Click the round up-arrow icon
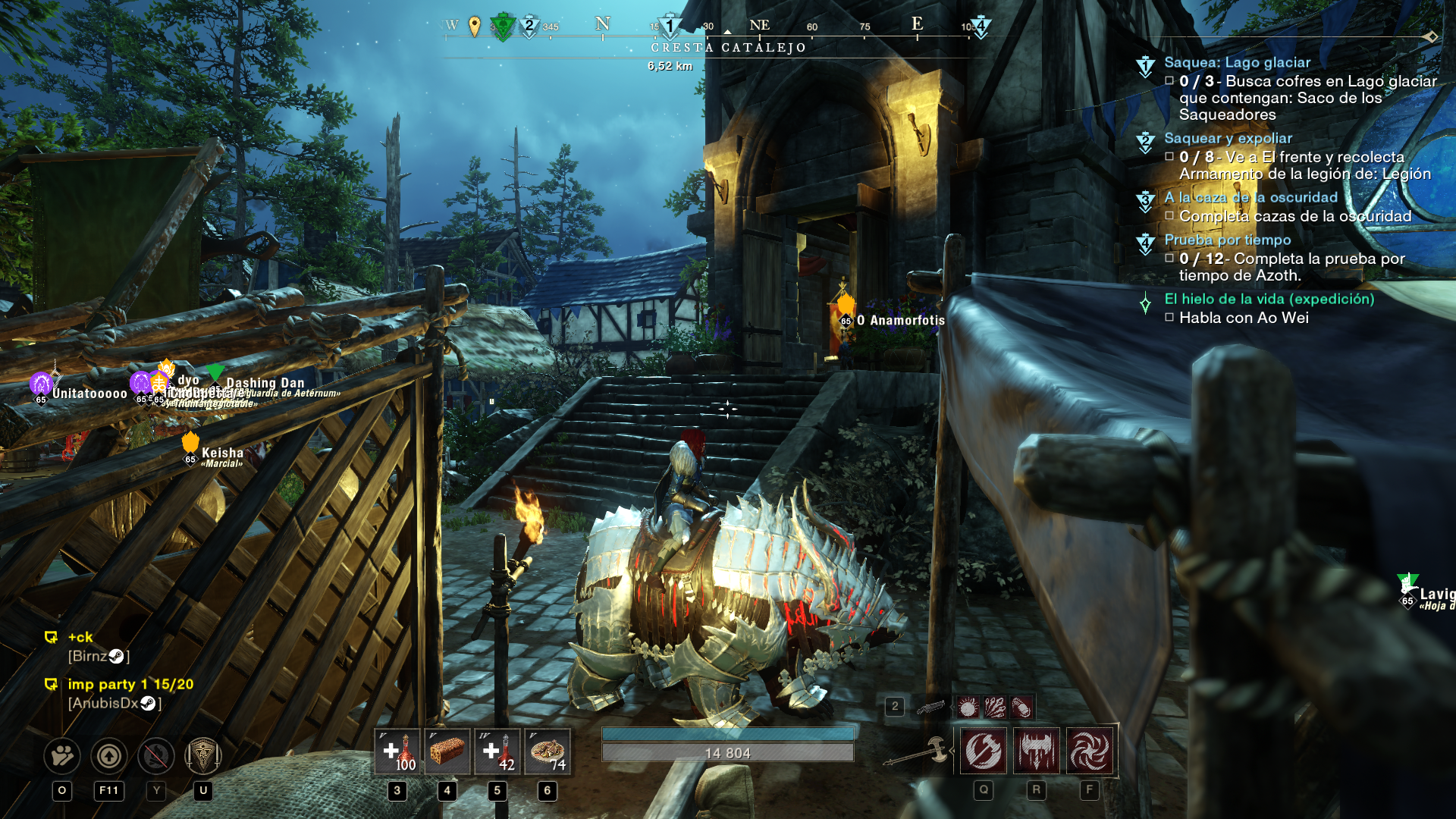Screen dimensions: 1456x819 pos(109,755)
